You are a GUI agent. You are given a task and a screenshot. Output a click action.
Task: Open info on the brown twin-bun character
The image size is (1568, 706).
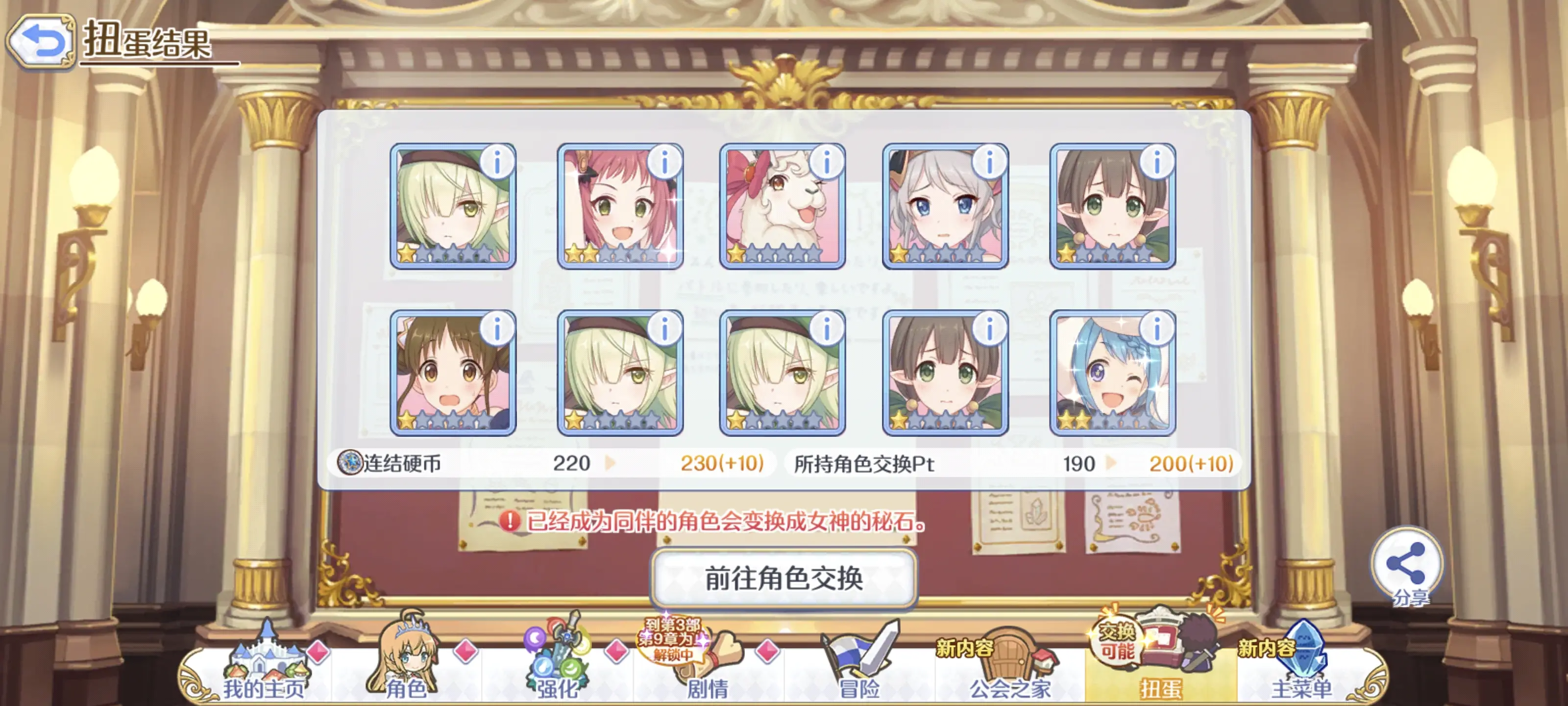[497, 329]
